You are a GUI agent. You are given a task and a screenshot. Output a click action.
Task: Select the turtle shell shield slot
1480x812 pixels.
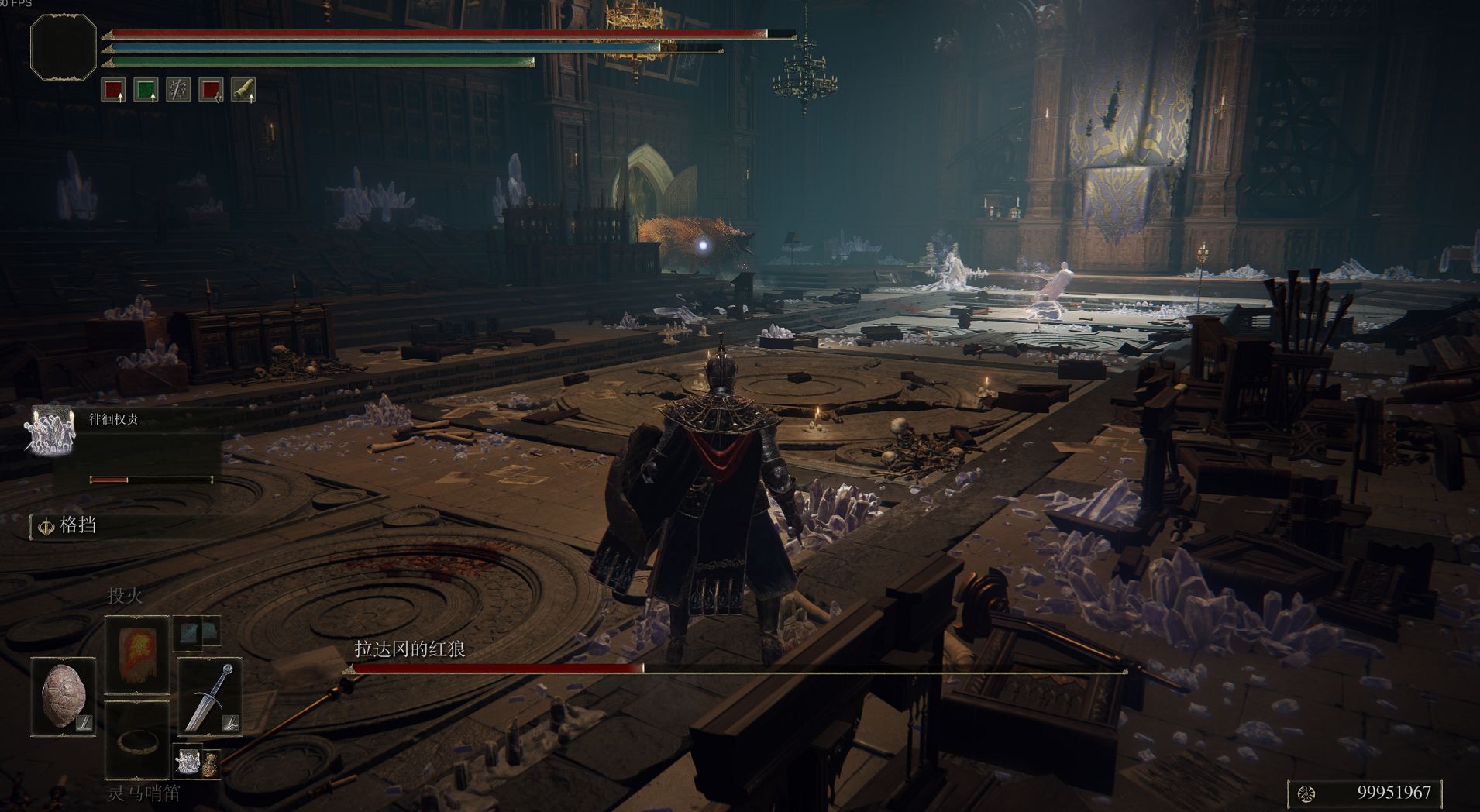click(64, 697)
